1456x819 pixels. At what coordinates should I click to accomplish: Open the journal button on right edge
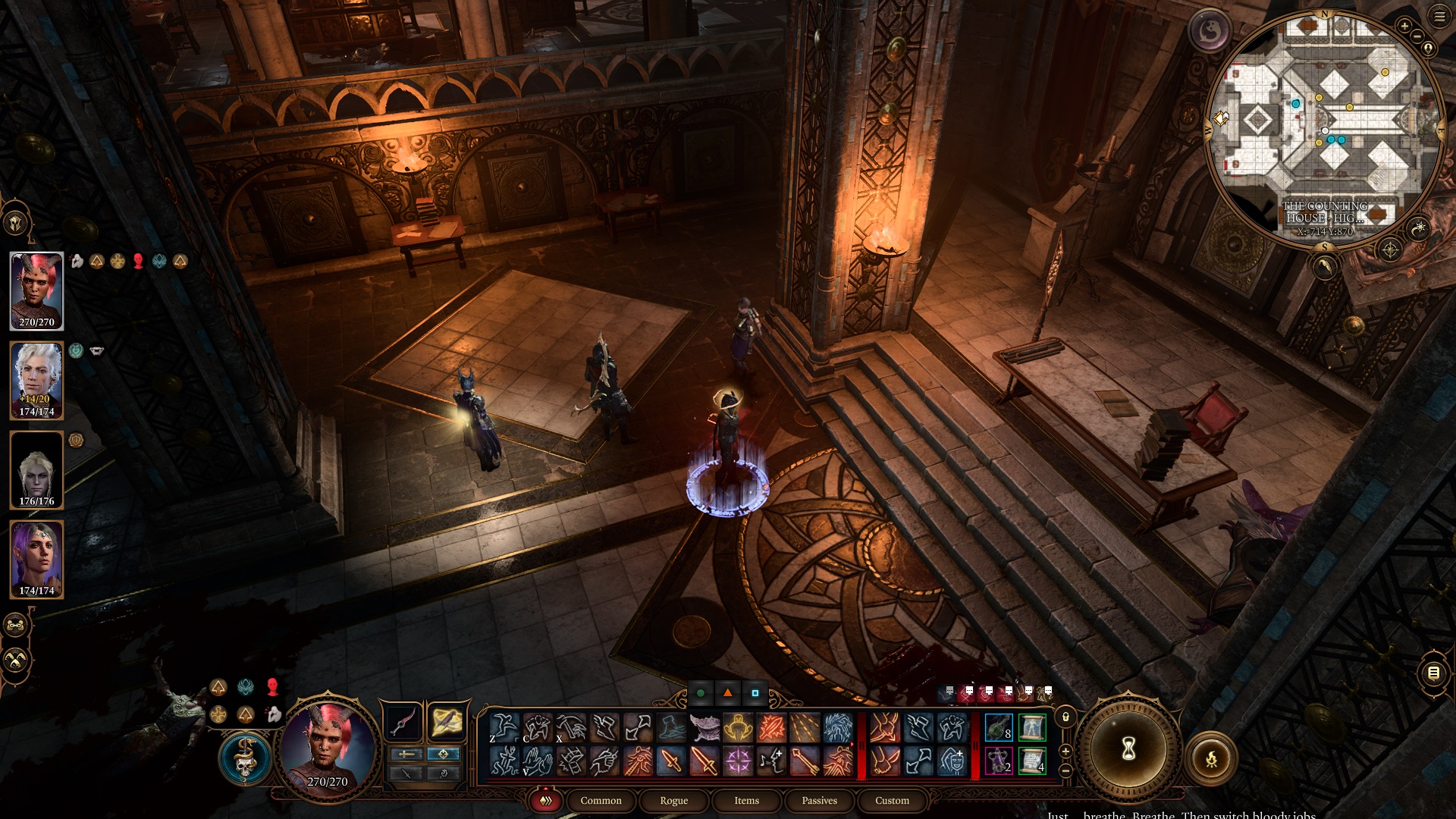[x=1433, y=673]
